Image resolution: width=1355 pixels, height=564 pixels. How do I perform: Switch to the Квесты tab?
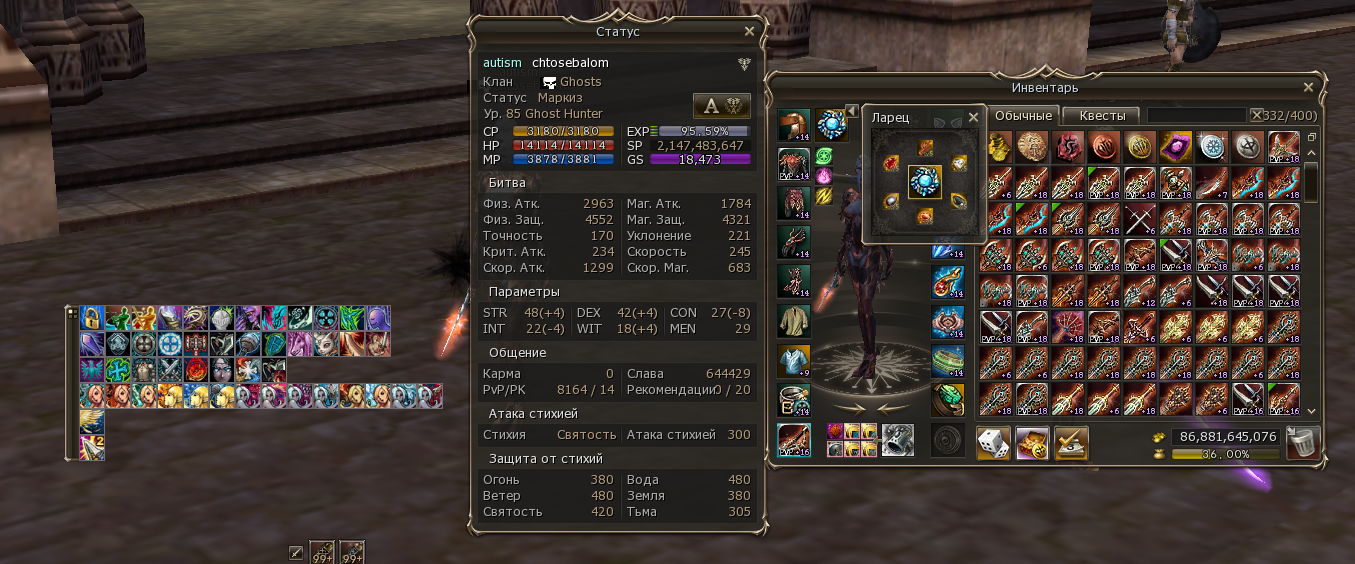(x=1101, y=116)
